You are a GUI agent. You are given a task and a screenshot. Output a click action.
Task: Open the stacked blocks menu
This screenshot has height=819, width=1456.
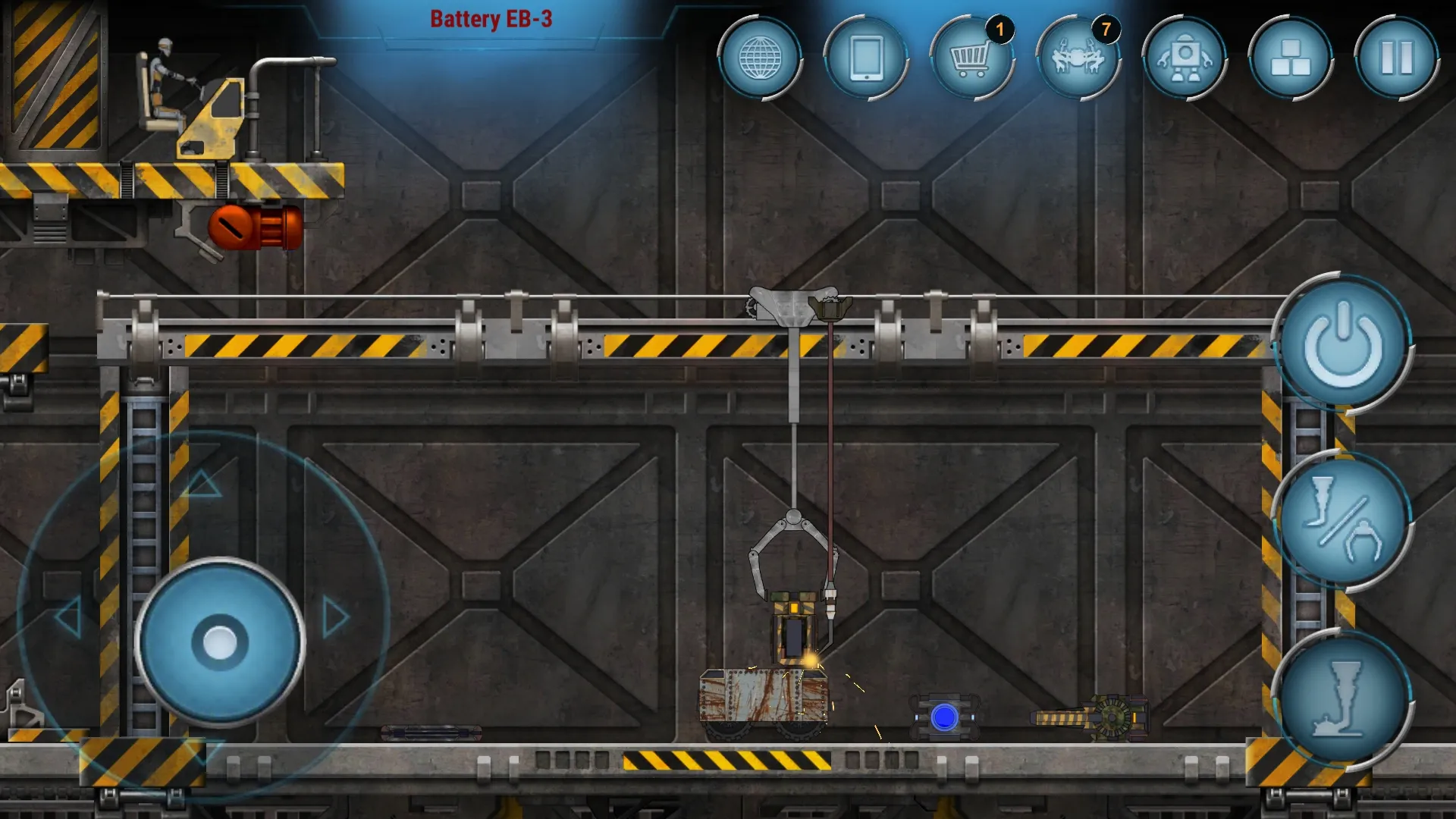[x=1290, y=58]
